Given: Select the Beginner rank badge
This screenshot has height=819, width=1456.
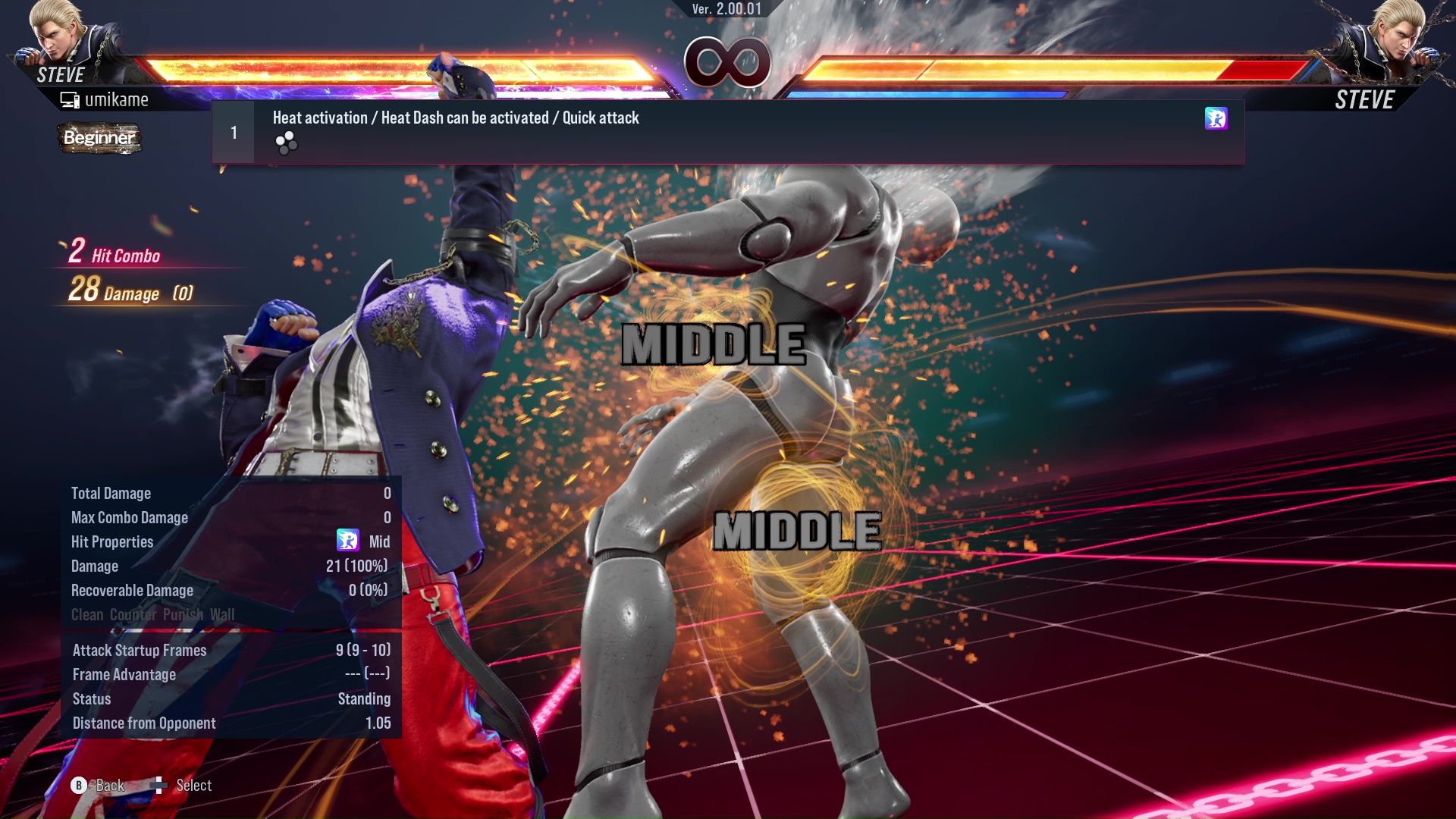Looking at the screenshot, I should (99, 139).
